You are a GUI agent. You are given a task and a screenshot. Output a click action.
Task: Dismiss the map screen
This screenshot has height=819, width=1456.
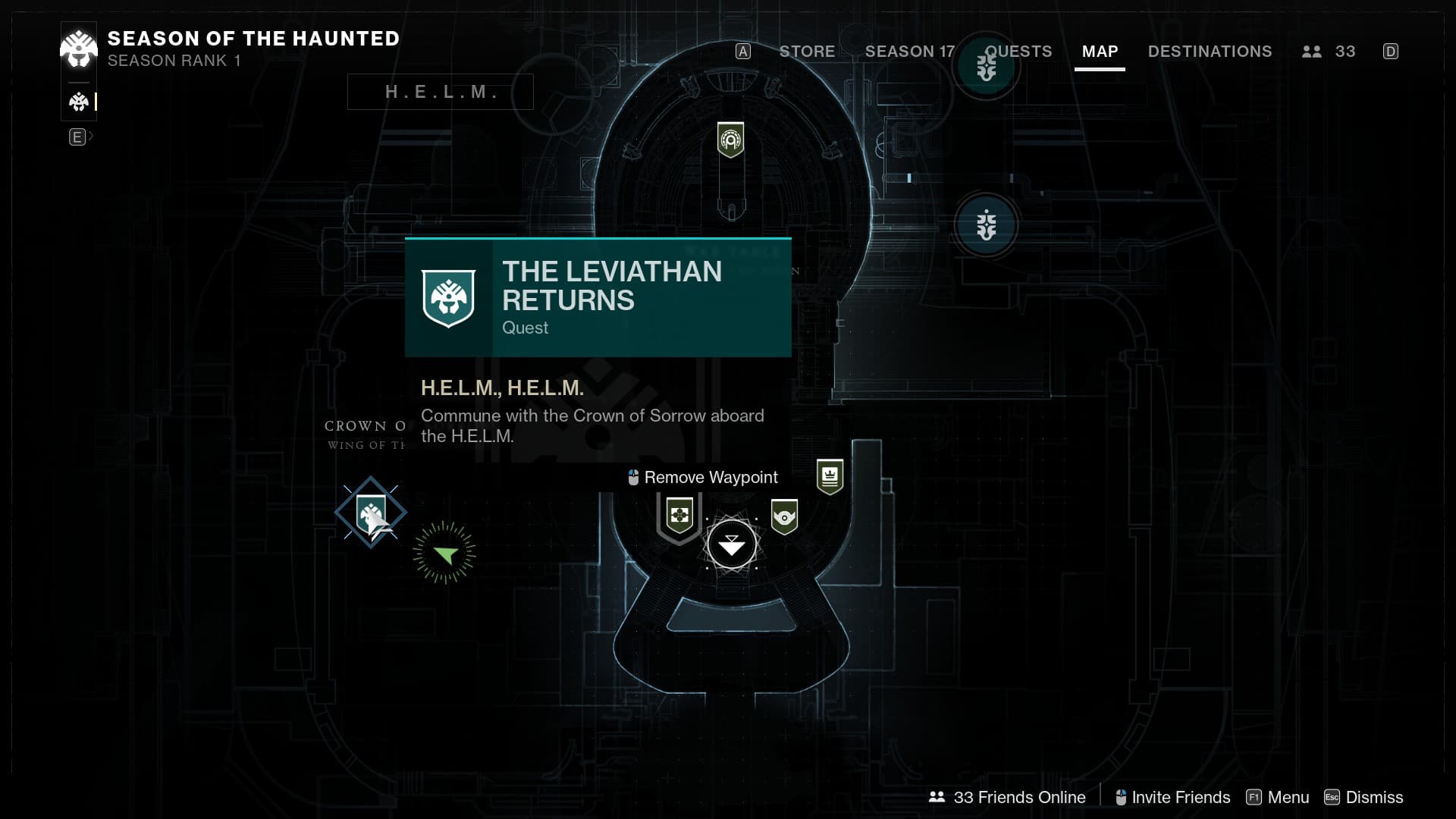(x=1363, y=797)
